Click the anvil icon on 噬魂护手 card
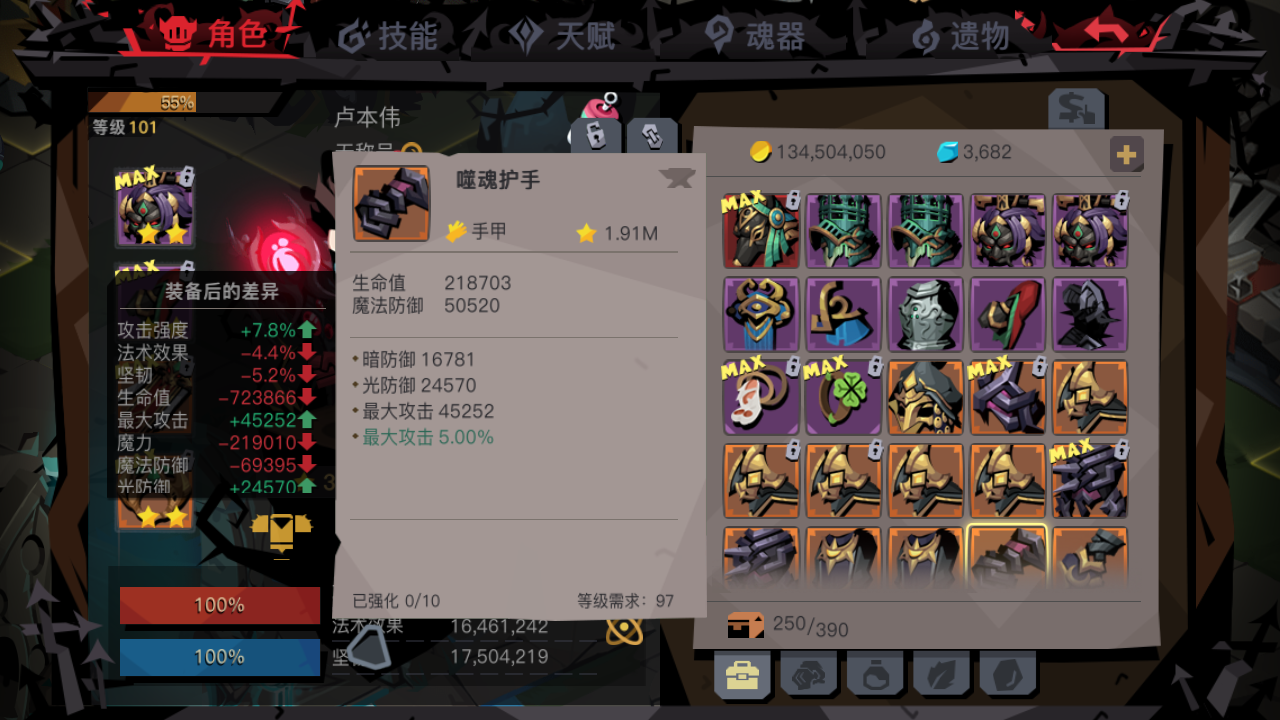The image size is (1280, 720). [x=678, y=177]
